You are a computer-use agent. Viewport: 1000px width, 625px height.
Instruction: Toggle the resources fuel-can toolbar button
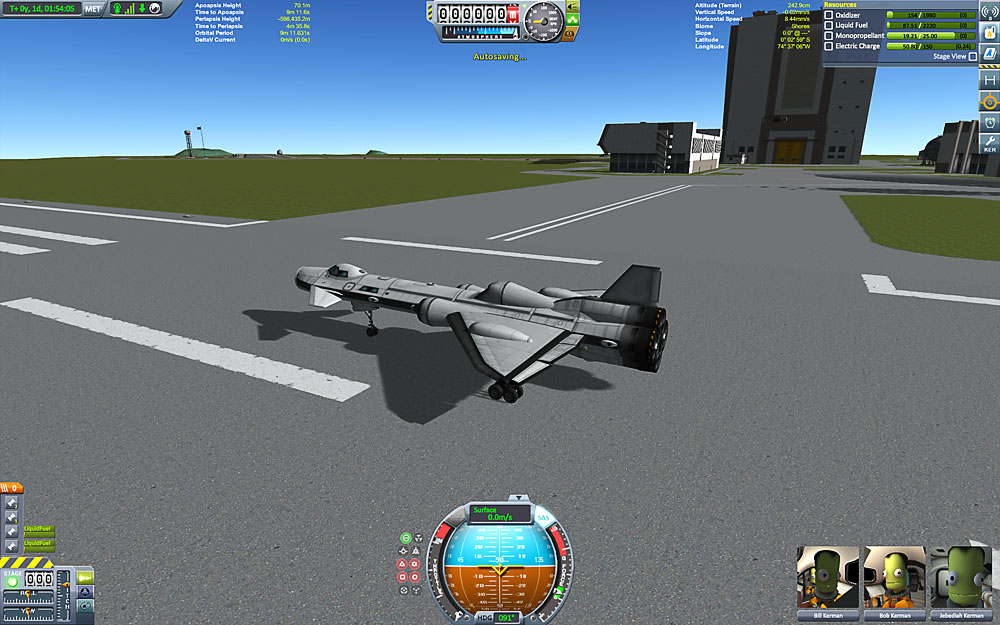pyautogui.click(x=989, y=35)
